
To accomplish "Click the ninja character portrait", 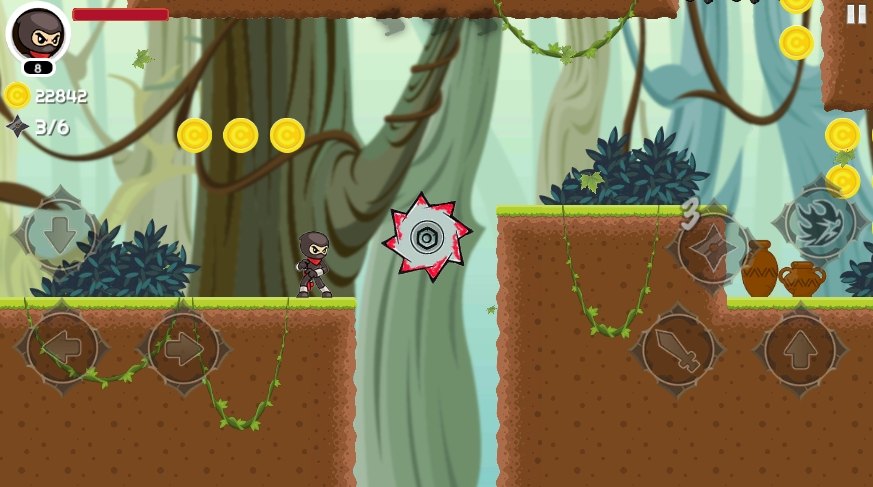I will 38,33.
